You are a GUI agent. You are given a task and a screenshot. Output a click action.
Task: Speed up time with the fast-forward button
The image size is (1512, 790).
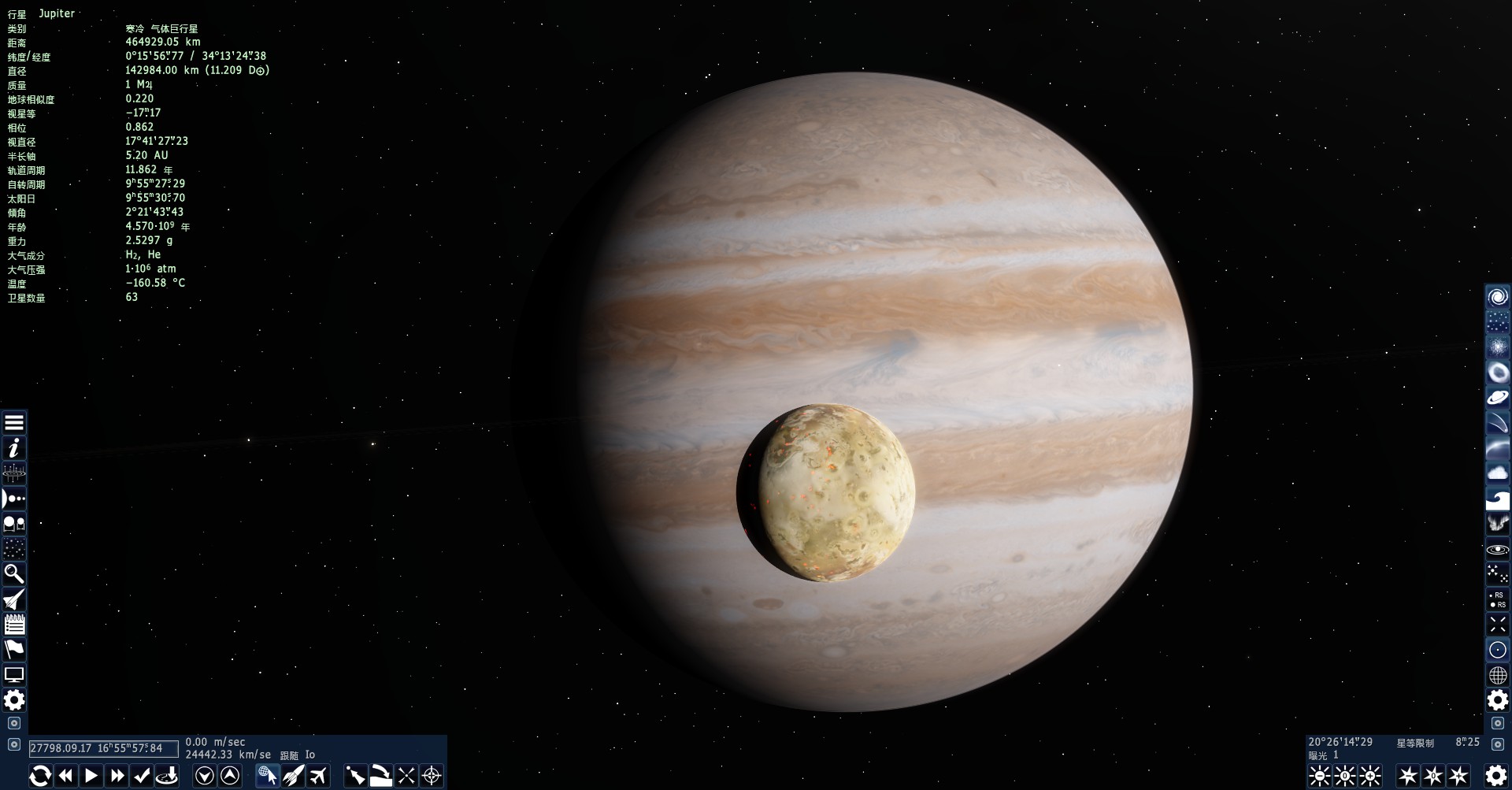pyautogui.click(x=117, y=776)
